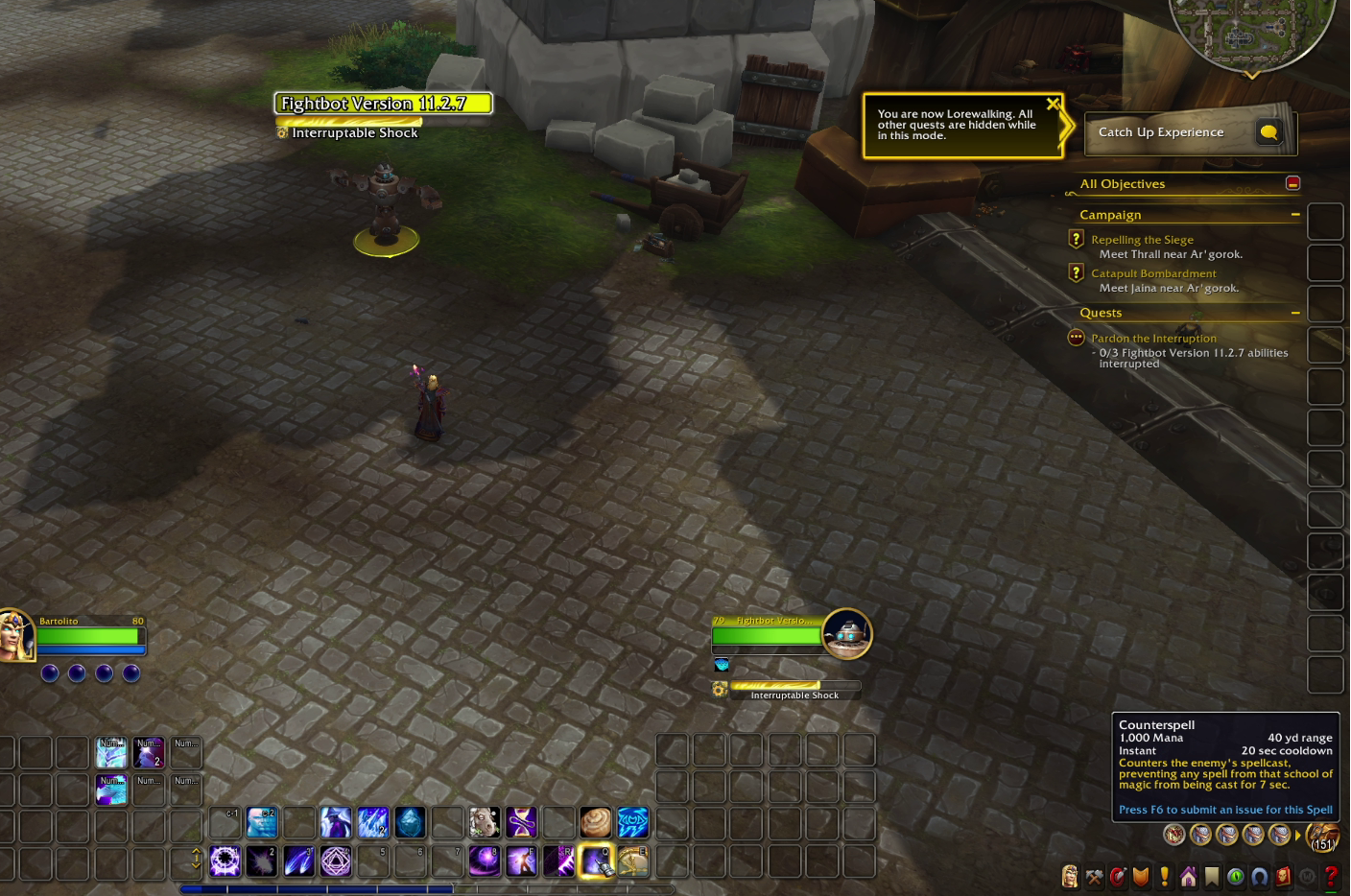The image size is (1351, 896).
Task: Open the character info micro button
Action: (x=1070, y=876)
